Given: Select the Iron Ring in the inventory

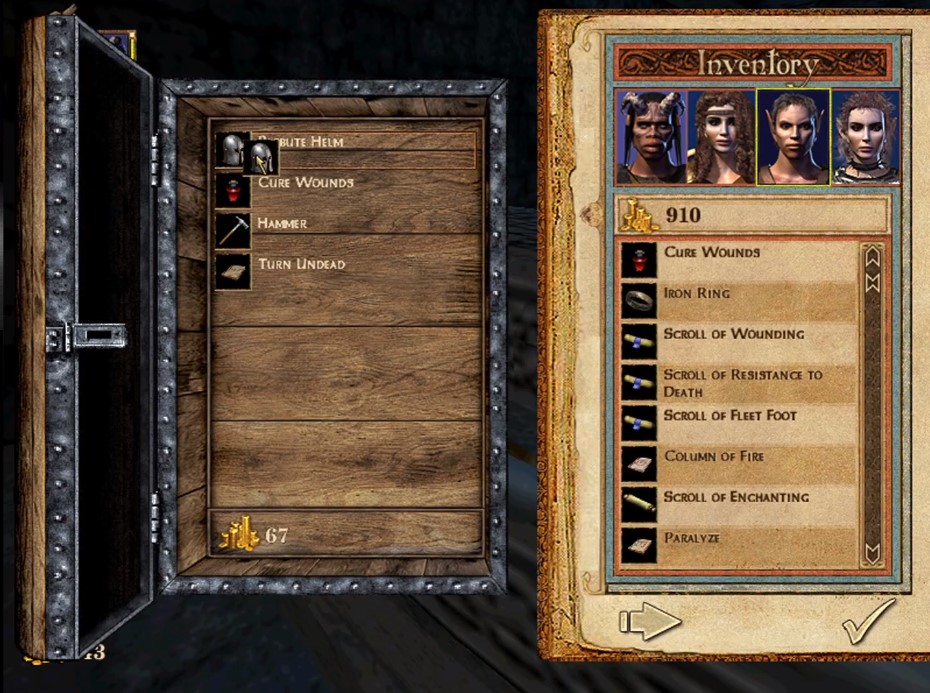Looking at the screenshot, I should [x=697, y=295].
